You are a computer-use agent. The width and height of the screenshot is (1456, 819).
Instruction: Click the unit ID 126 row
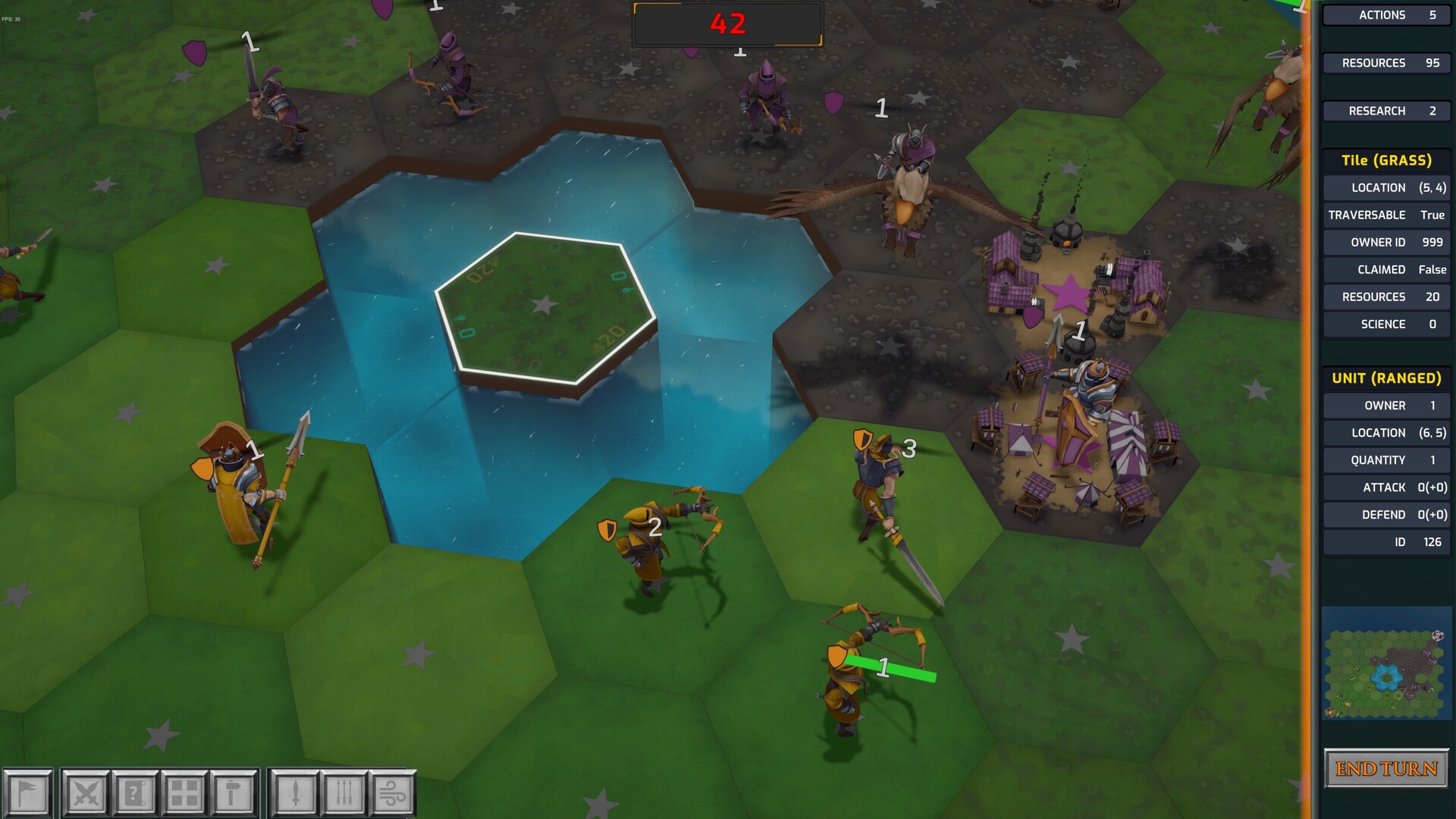1386,541
